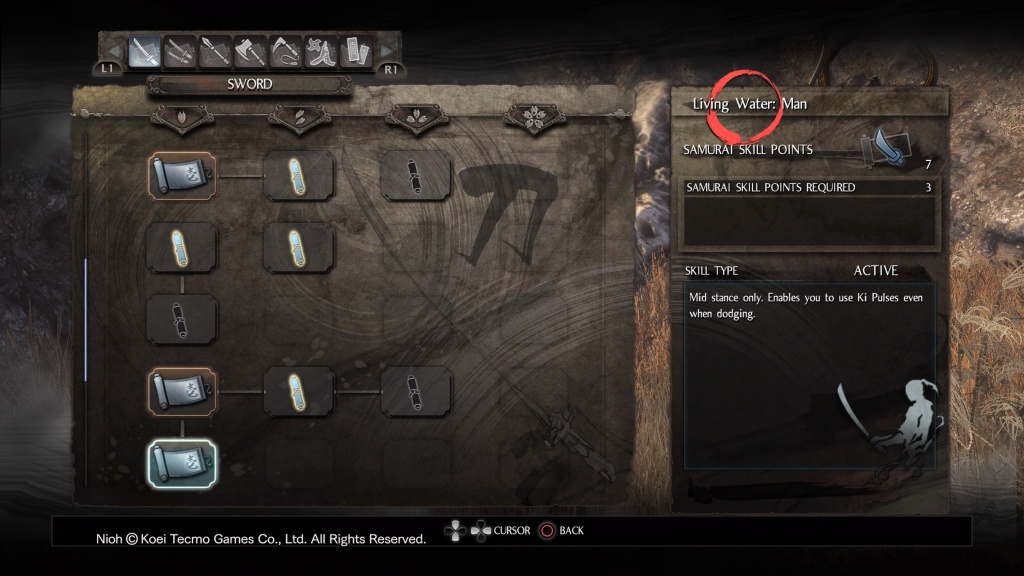Select the highlighted Living Water: Man skill scroll

pos(181,463)
